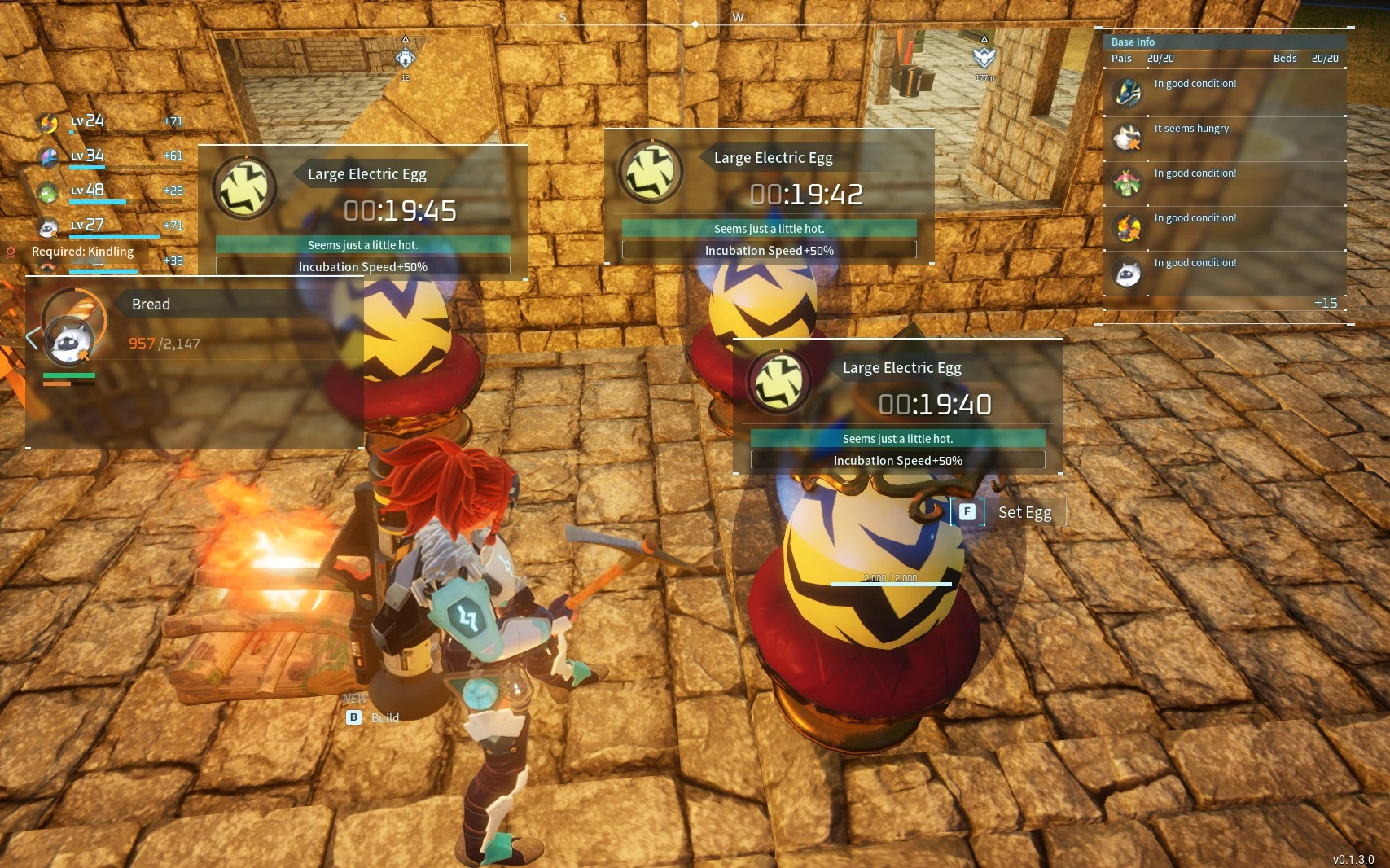Choose the Lv 48 party pal

(x=49, y=192)
